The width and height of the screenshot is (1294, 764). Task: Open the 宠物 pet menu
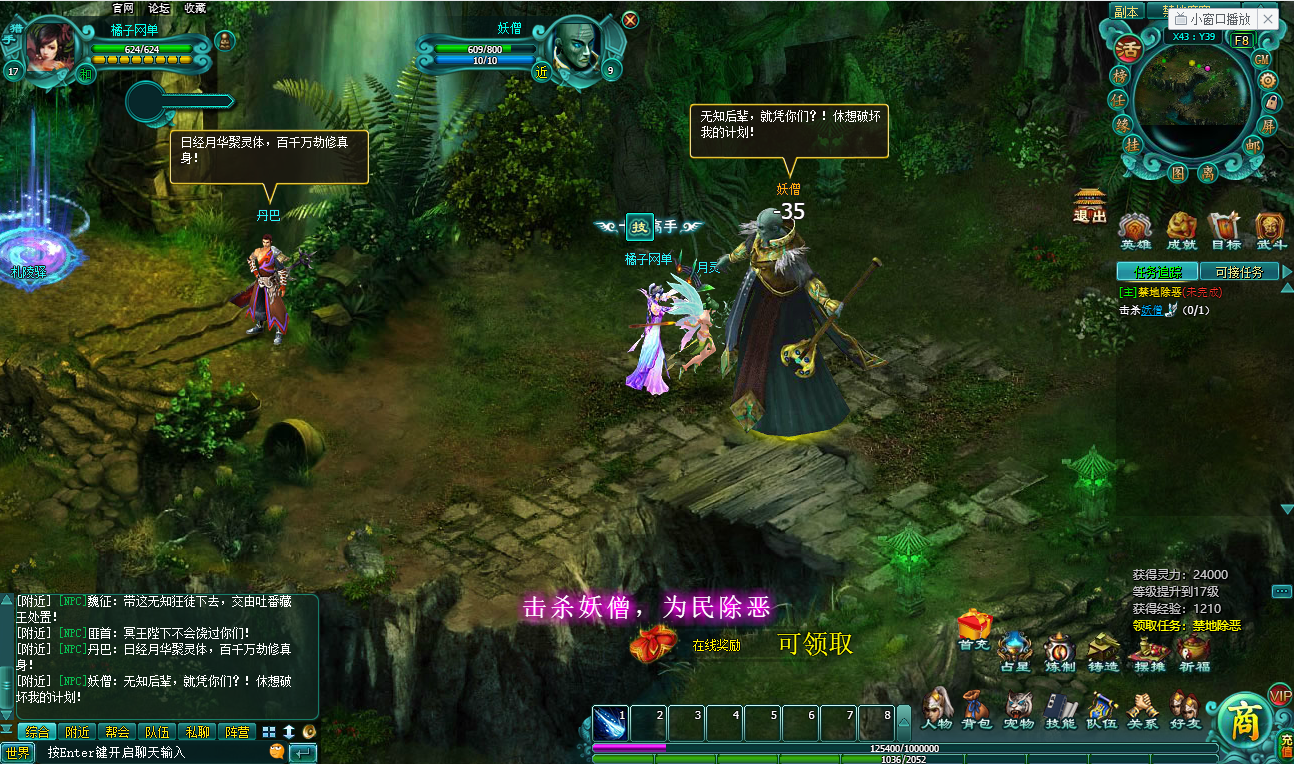[1018, 709]
